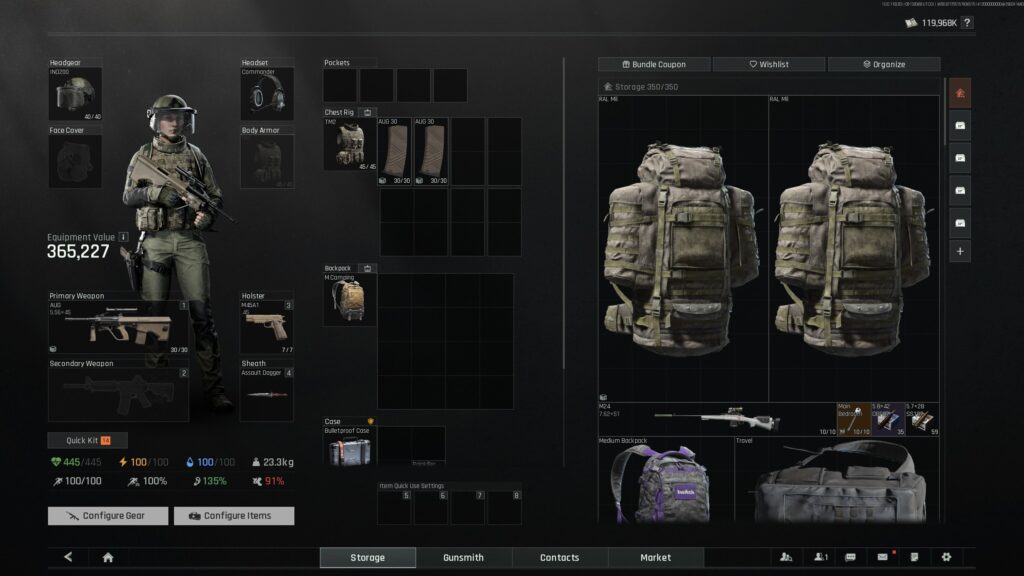Add a new storage page with plus button

pyautogui.click(x=960, y=251)
